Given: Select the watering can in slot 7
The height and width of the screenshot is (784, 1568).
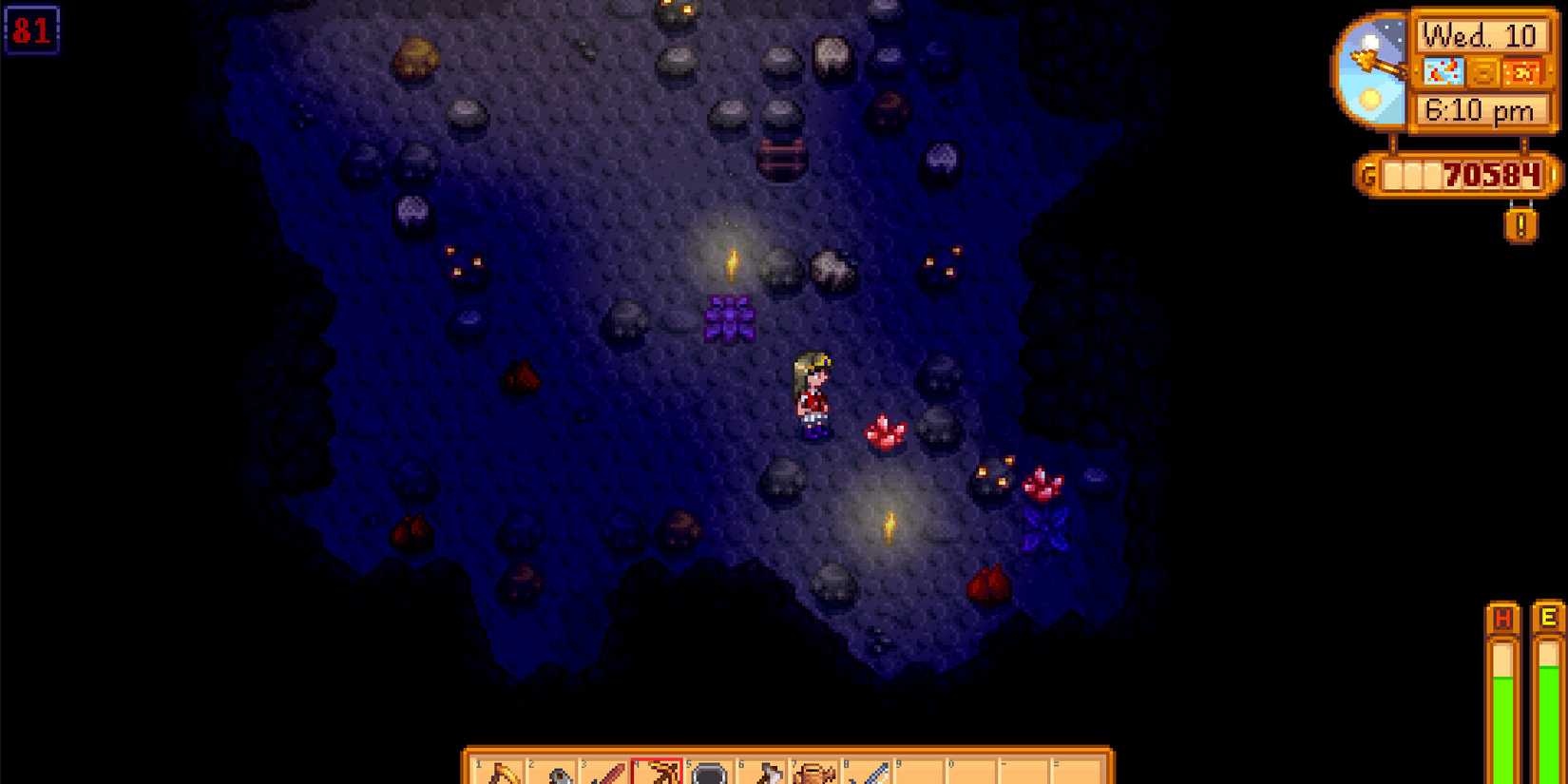Looking at the screenshot, I should tap(815, 770).
